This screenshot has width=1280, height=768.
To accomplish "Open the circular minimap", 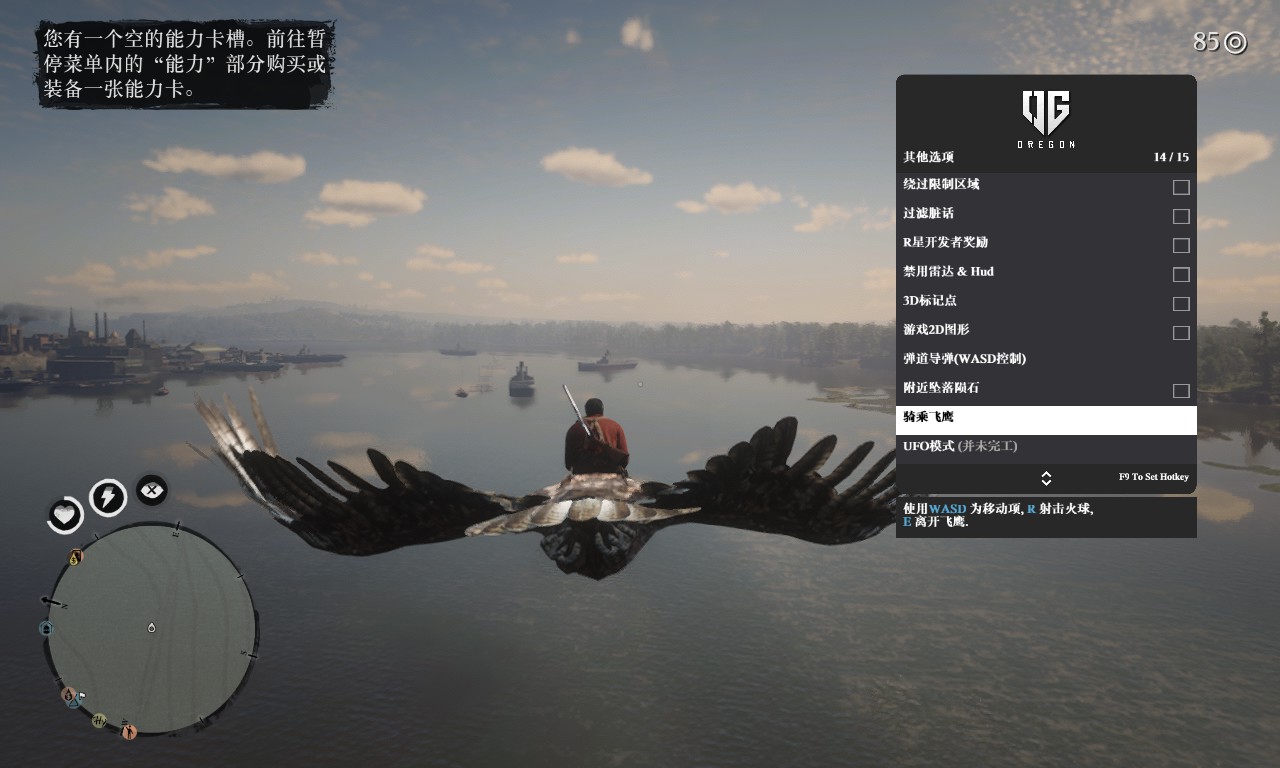I will coord(151,628).
